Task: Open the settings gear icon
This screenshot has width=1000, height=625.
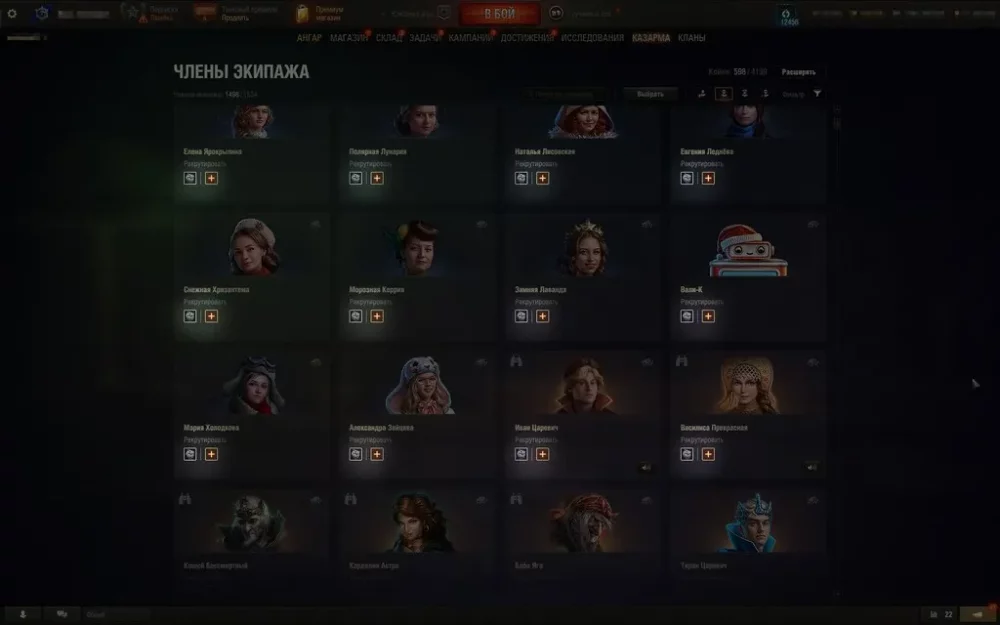Action: coord(12,14)
